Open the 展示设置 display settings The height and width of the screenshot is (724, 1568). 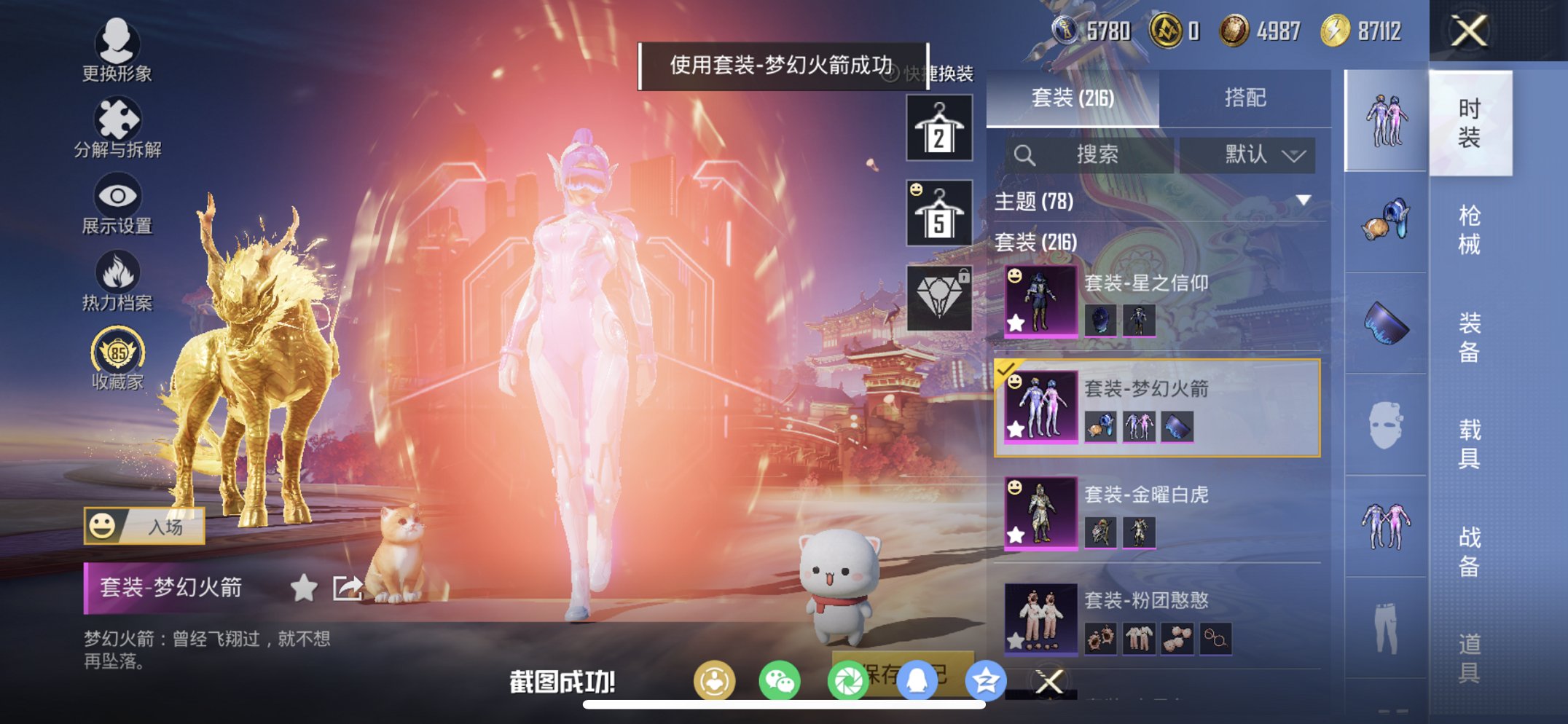119,208
